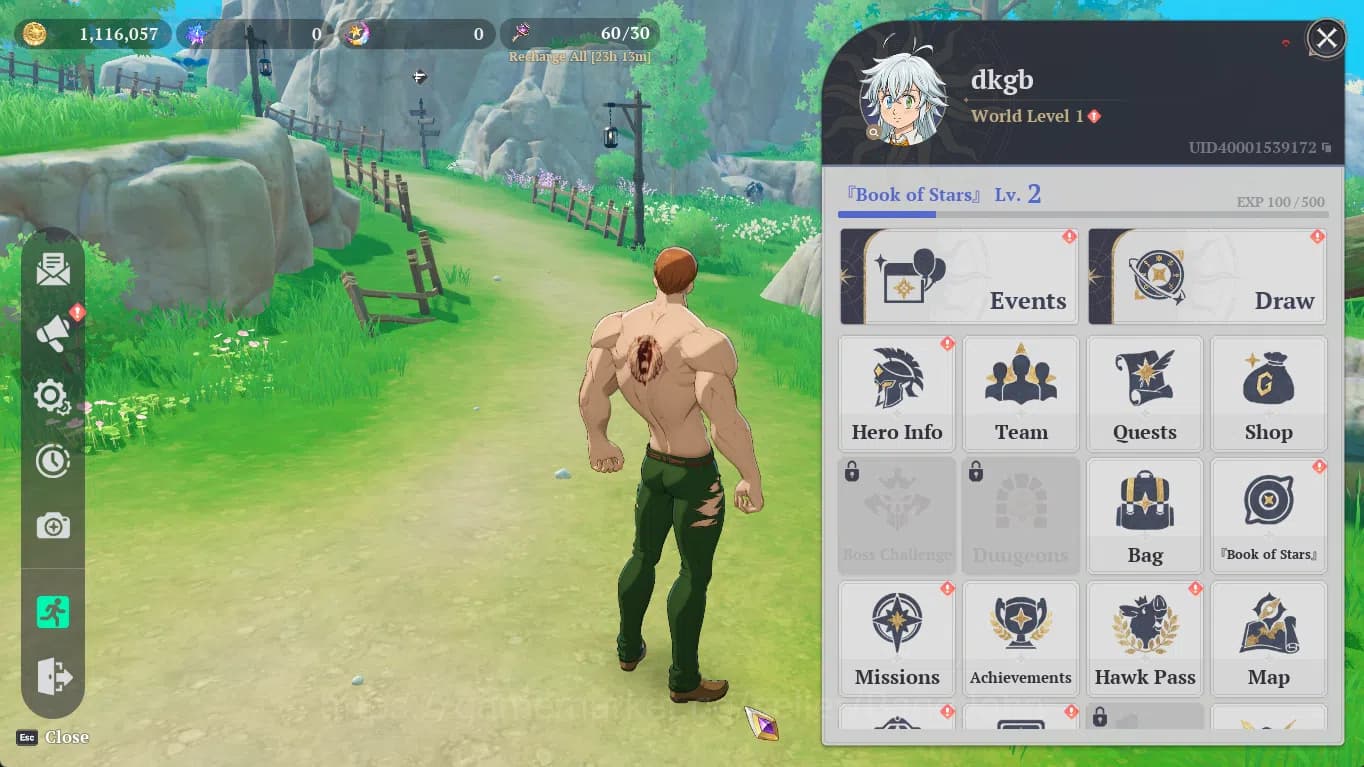Click the exit door icon
This screenshot has width=1364, height=767.
(x=53, y=677)
